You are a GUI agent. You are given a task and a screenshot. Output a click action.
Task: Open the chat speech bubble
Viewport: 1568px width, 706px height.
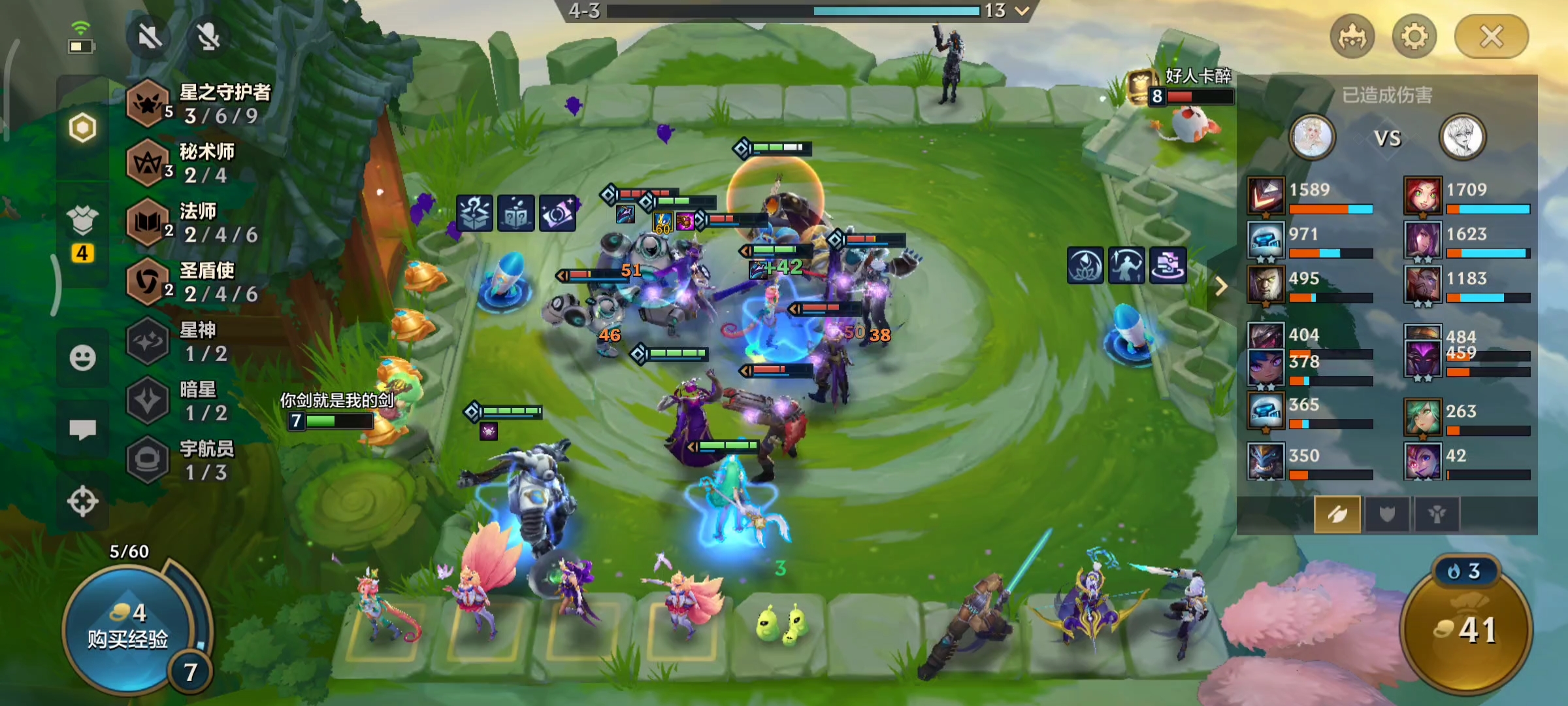pyautogui.click(x=82, y=429)
